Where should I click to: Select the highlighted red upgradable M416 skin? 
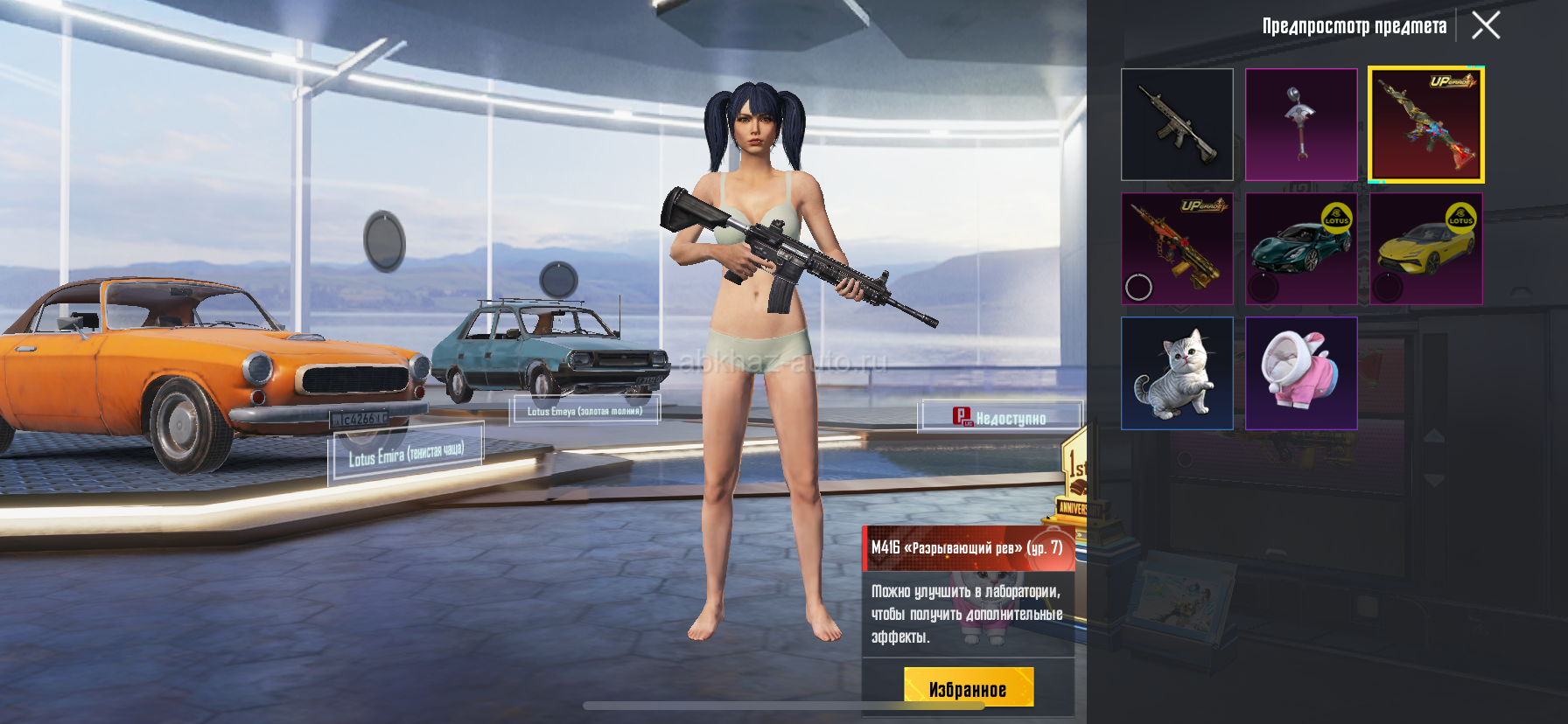pyautogui.click(x=1426, y=125)
